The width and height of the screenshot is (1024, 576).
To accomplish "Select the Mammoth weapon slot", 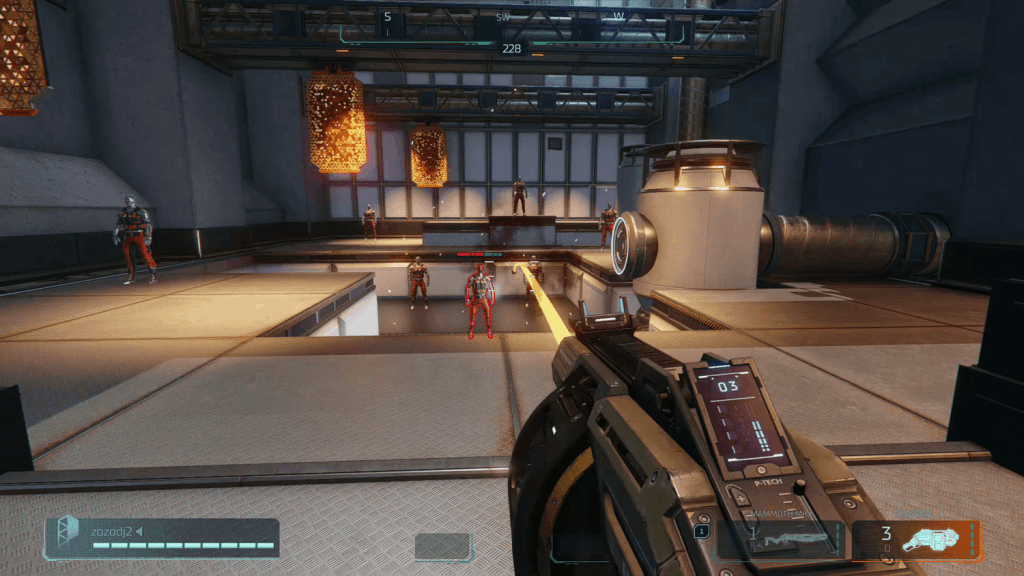I will [x=781, y=538].
